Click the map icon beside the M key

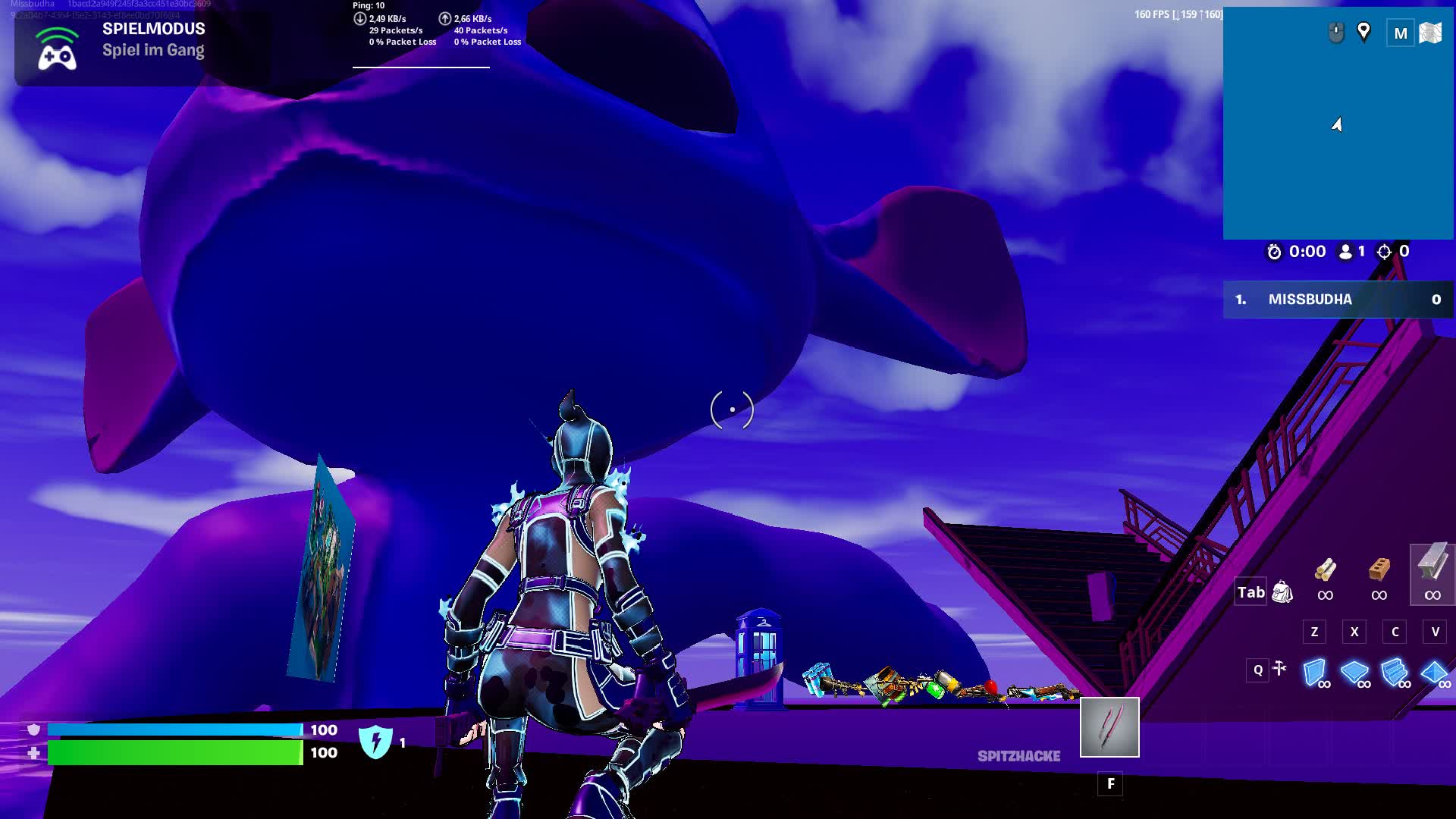click(x=1431, y=34)
